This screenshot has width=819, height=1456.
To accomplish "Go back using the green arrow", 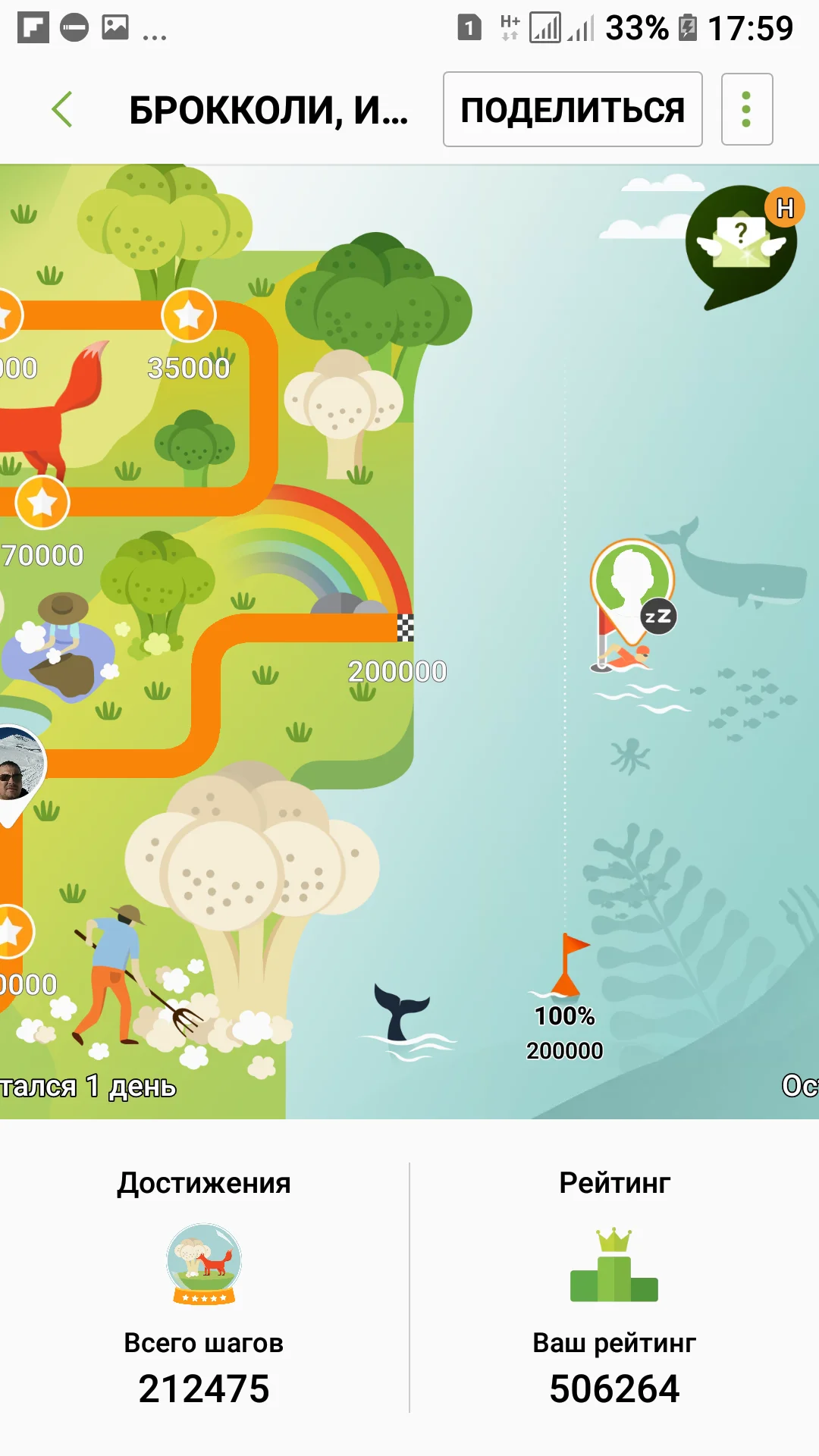I will pyautogui.click(x=62, y=109).
